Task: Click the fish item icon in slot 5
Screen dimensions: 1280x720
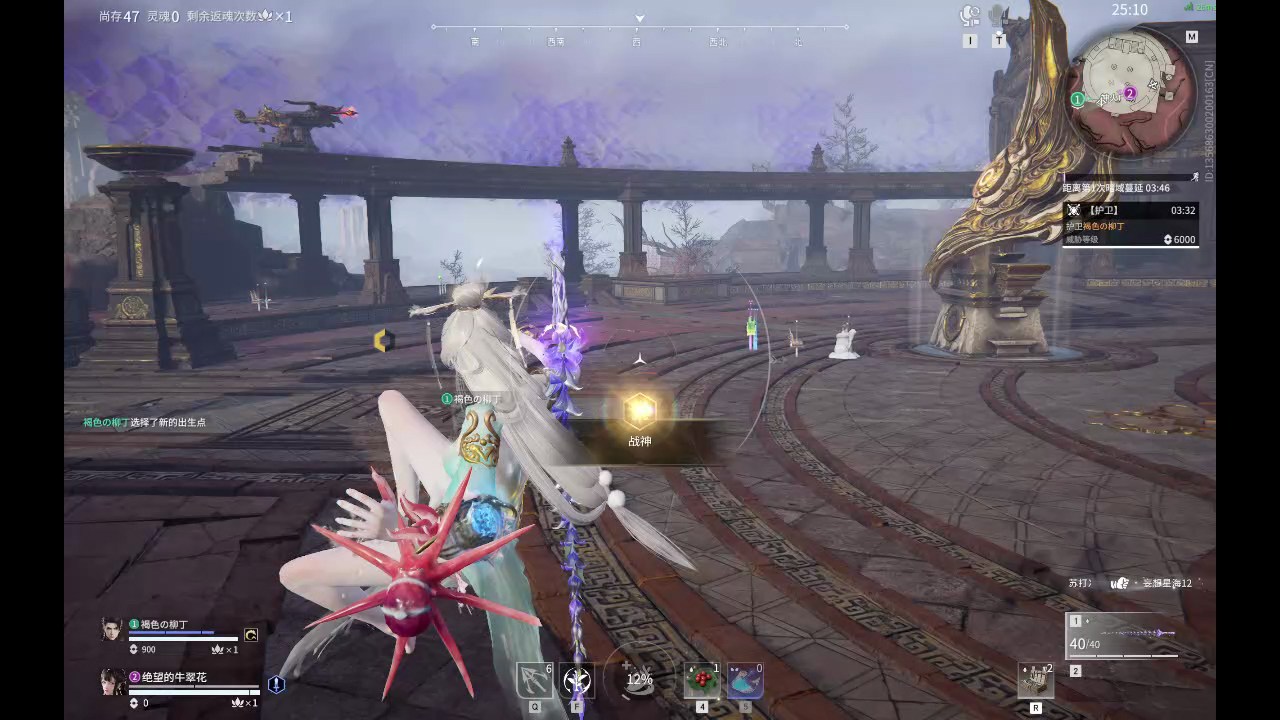Action: 745,678
